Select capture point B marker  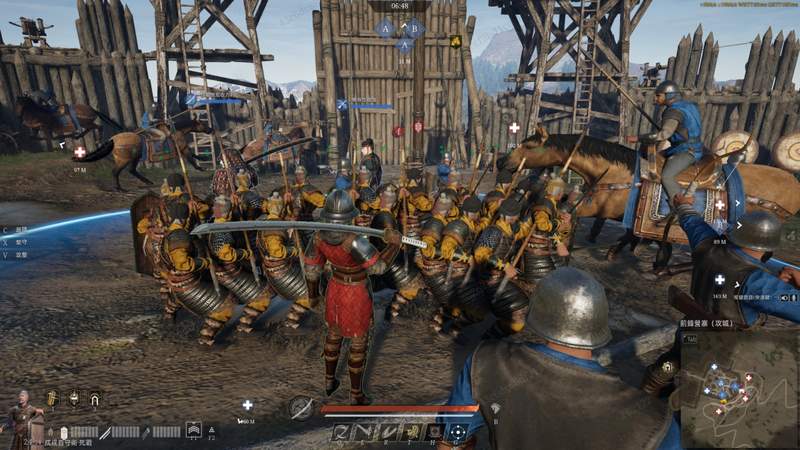coord(414,28)
